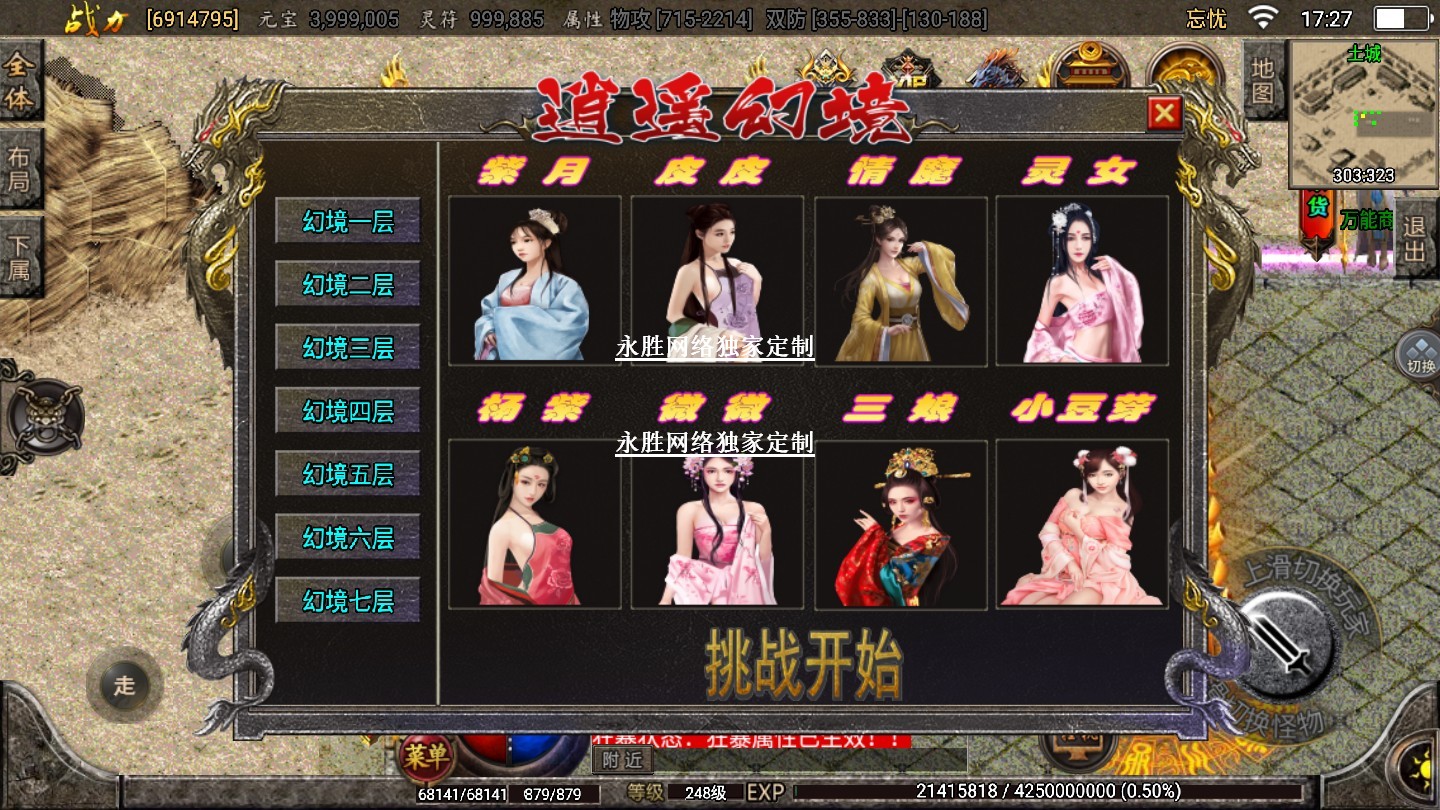Image resolution: width=1440 pixels, height=810 pixels.
Task: Start the challenge with 挑战开始
Action: (804, 663)
